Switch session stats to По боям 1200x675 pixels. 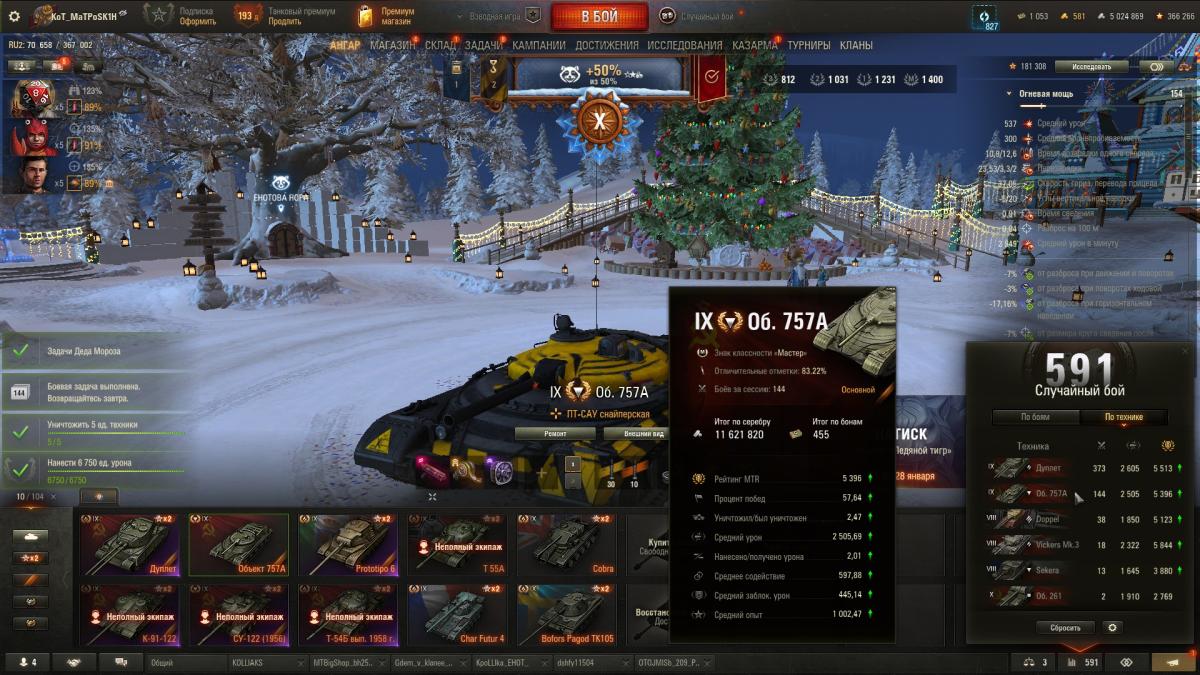(x=1035, y=417)
